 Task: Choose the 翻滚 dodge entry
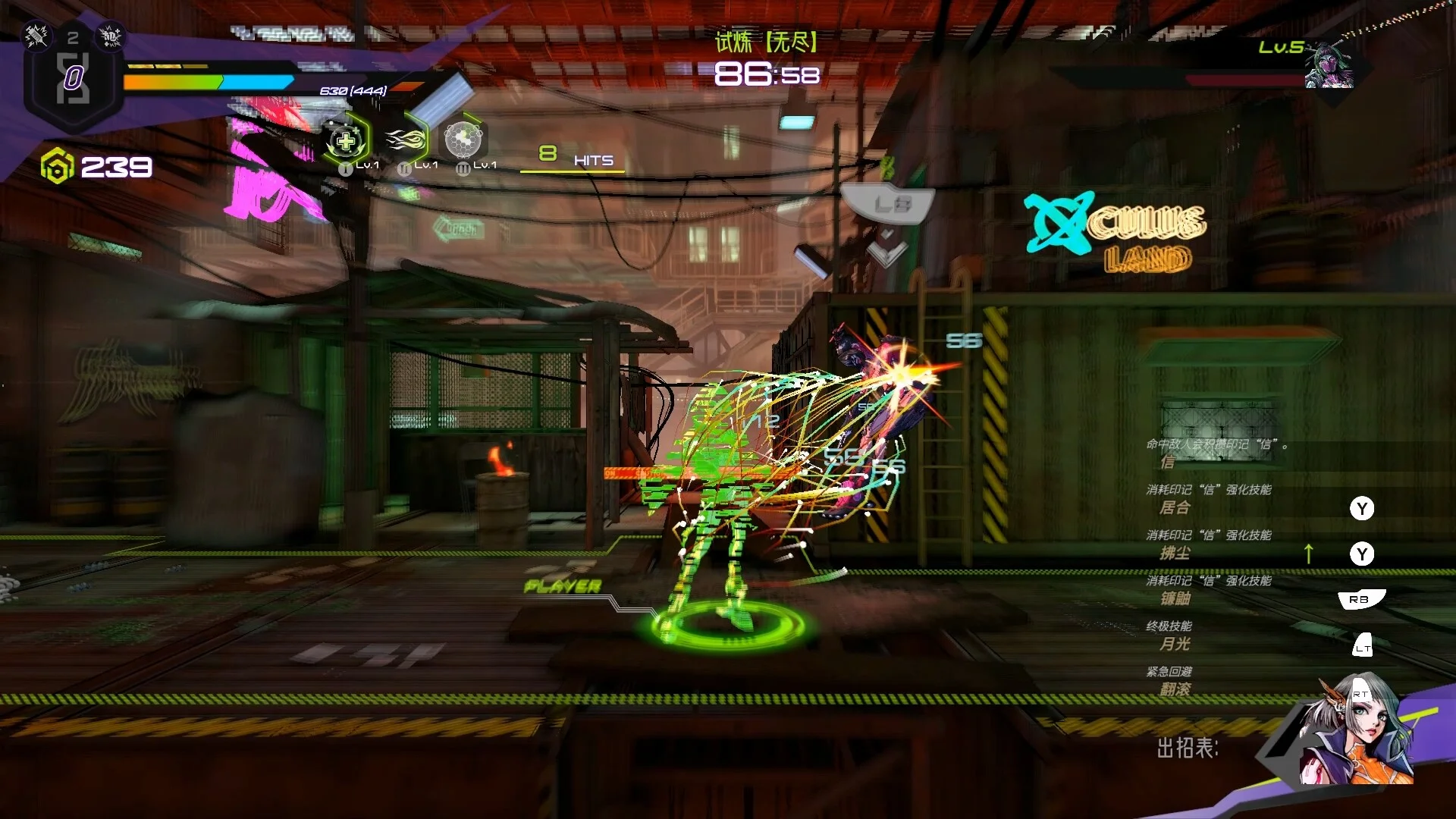(x=1175, y=689)
